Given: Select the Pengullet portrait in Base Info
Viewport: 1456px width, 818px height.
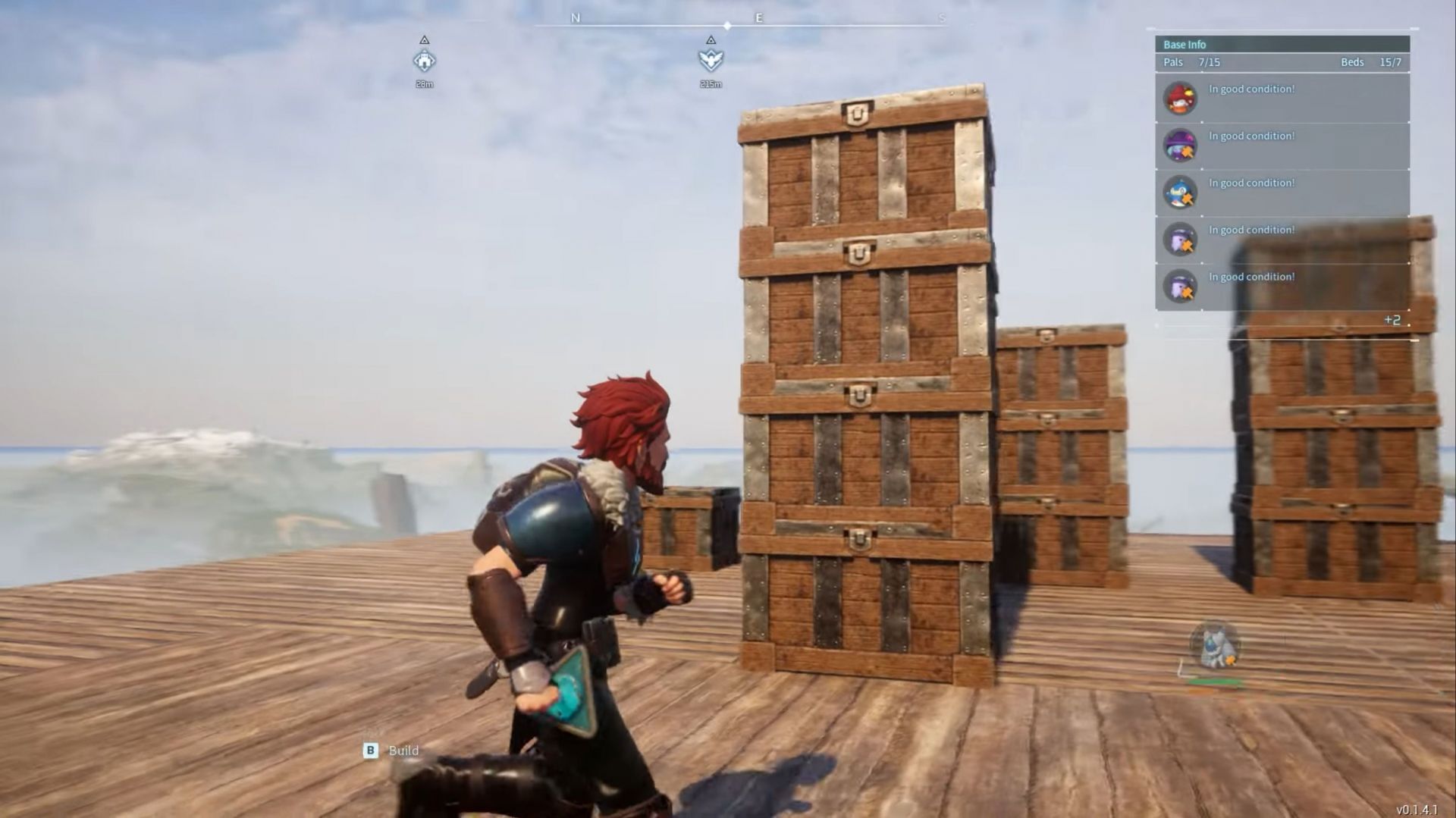Looking at the screenshot, I should click(x=1180, y=192).
